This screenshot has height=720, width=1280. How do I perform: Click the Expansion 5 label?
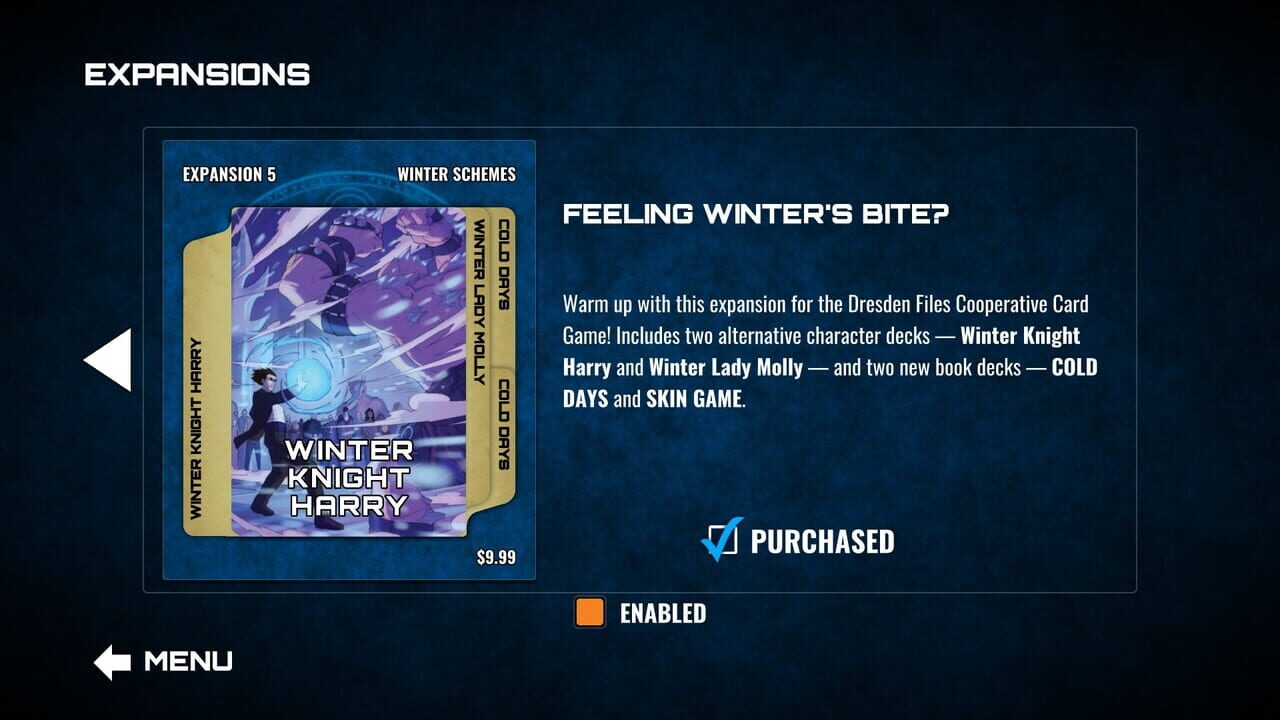(229, 174)
